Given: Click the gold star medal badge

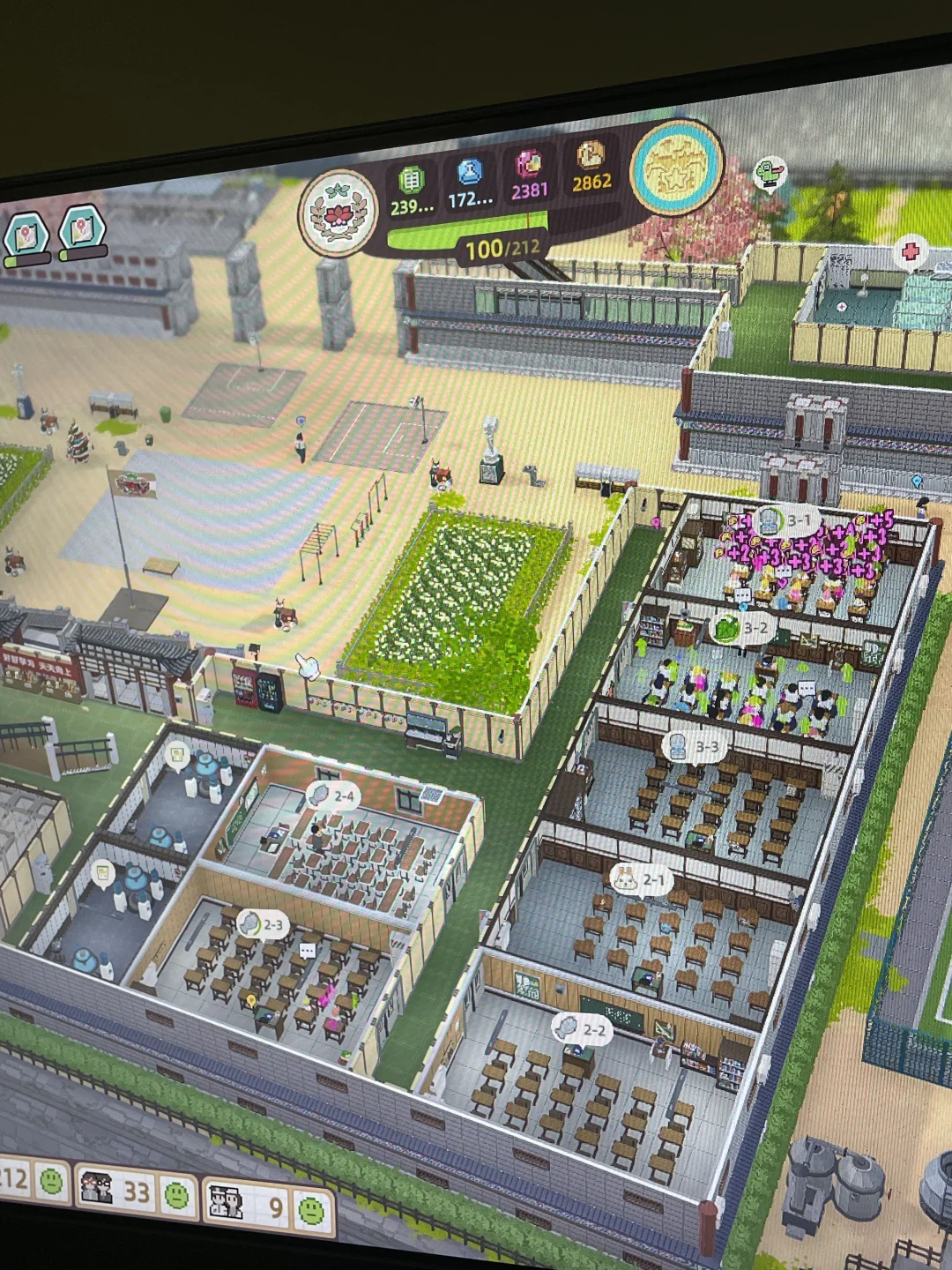Looking at the screenshot, I should tap(676, 166).
